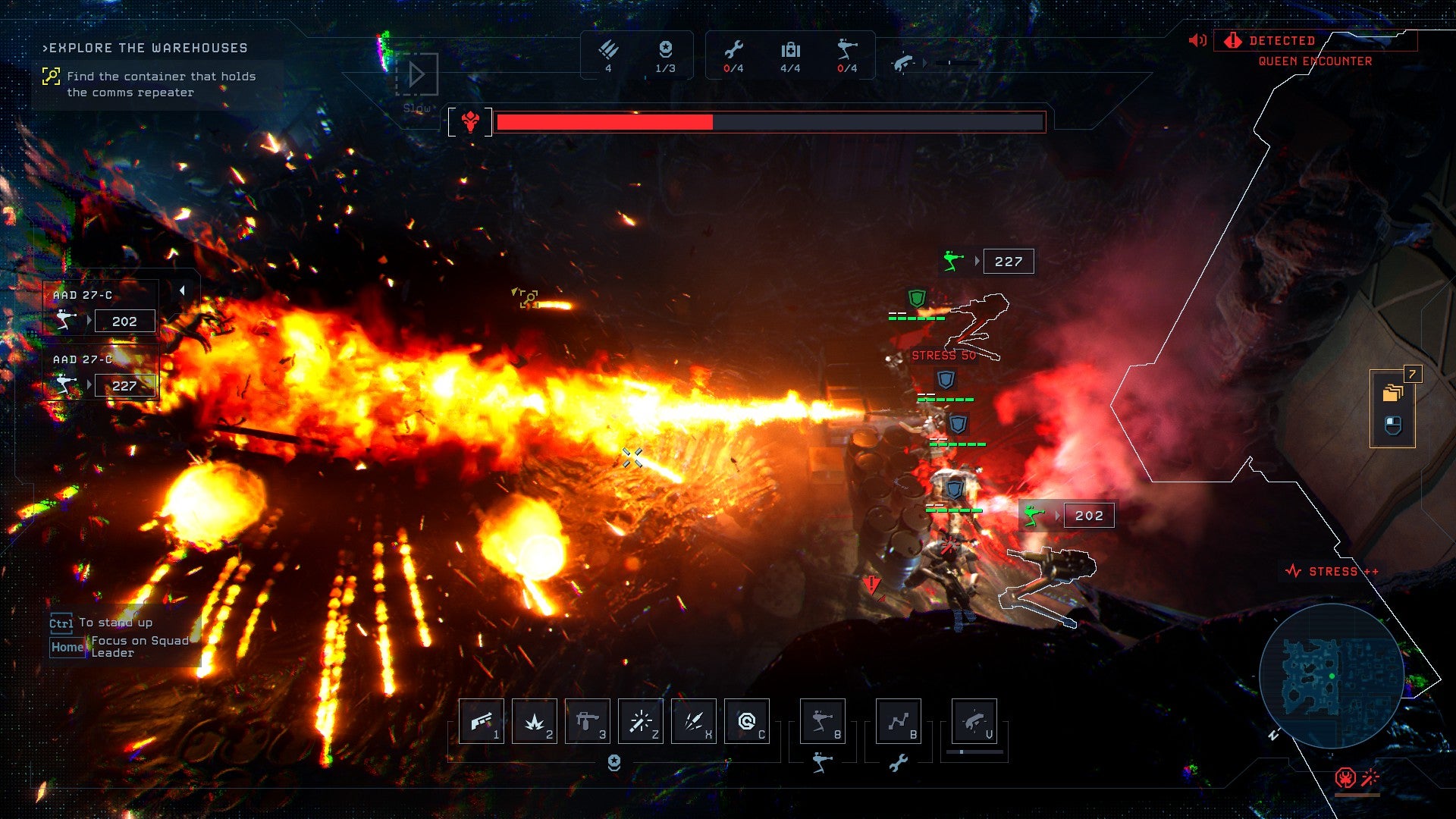Select the grenade ability in slot 2
Screen dimensions: 1456x819
point(535,721)
